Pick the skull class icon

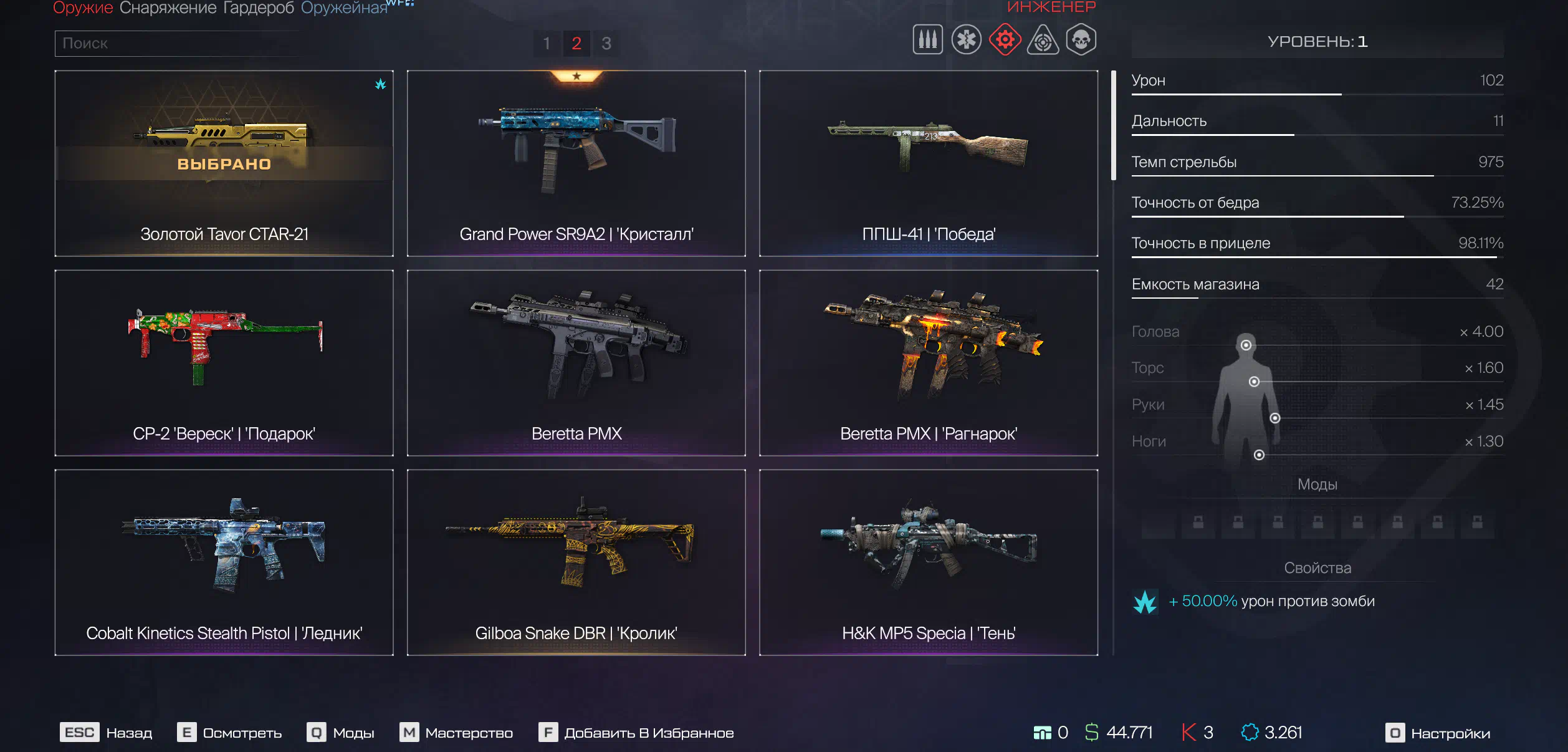pos(1081,40)
